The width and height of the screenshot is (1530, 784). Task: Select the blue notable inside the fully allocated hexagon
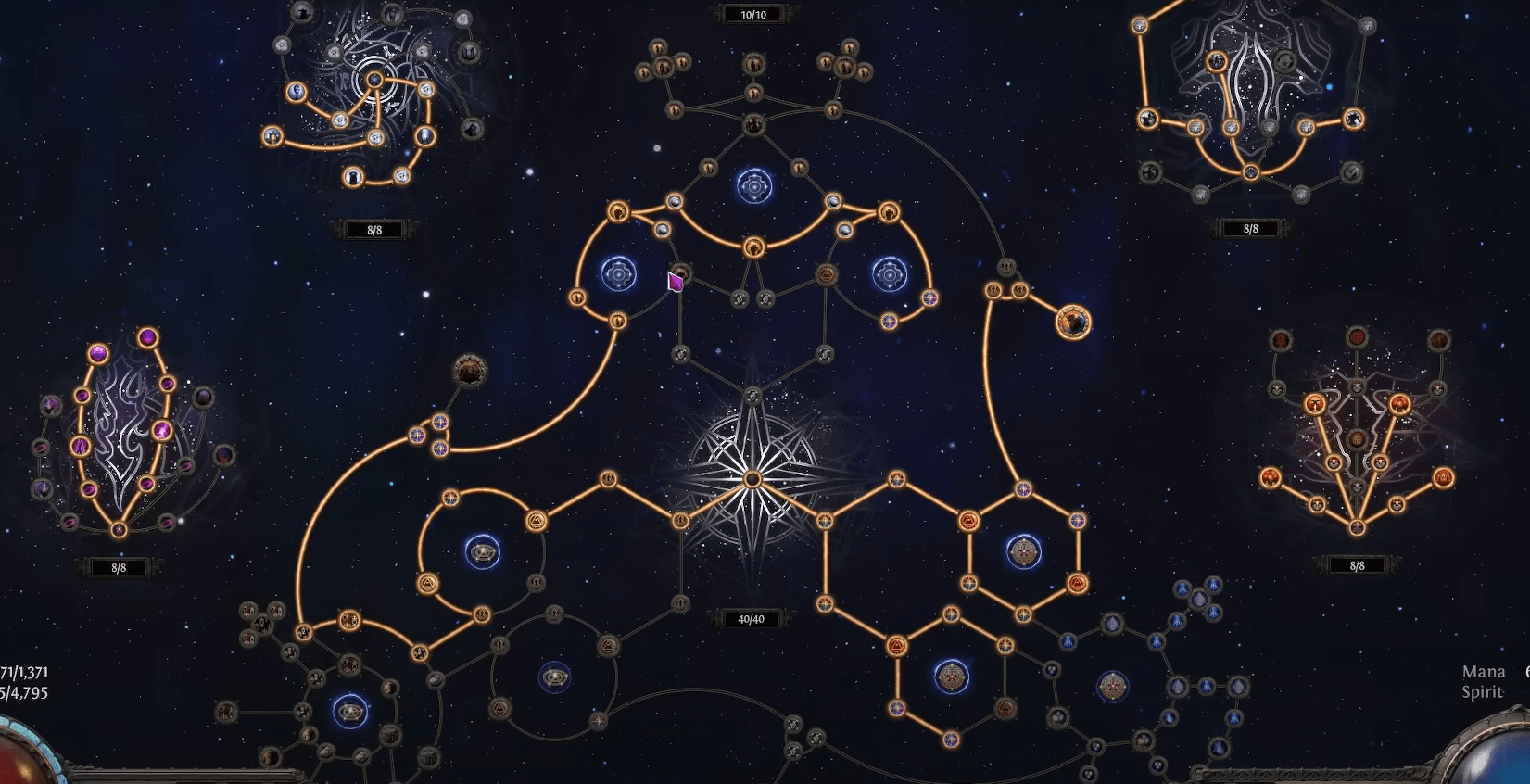click(x=1023, y=552)
